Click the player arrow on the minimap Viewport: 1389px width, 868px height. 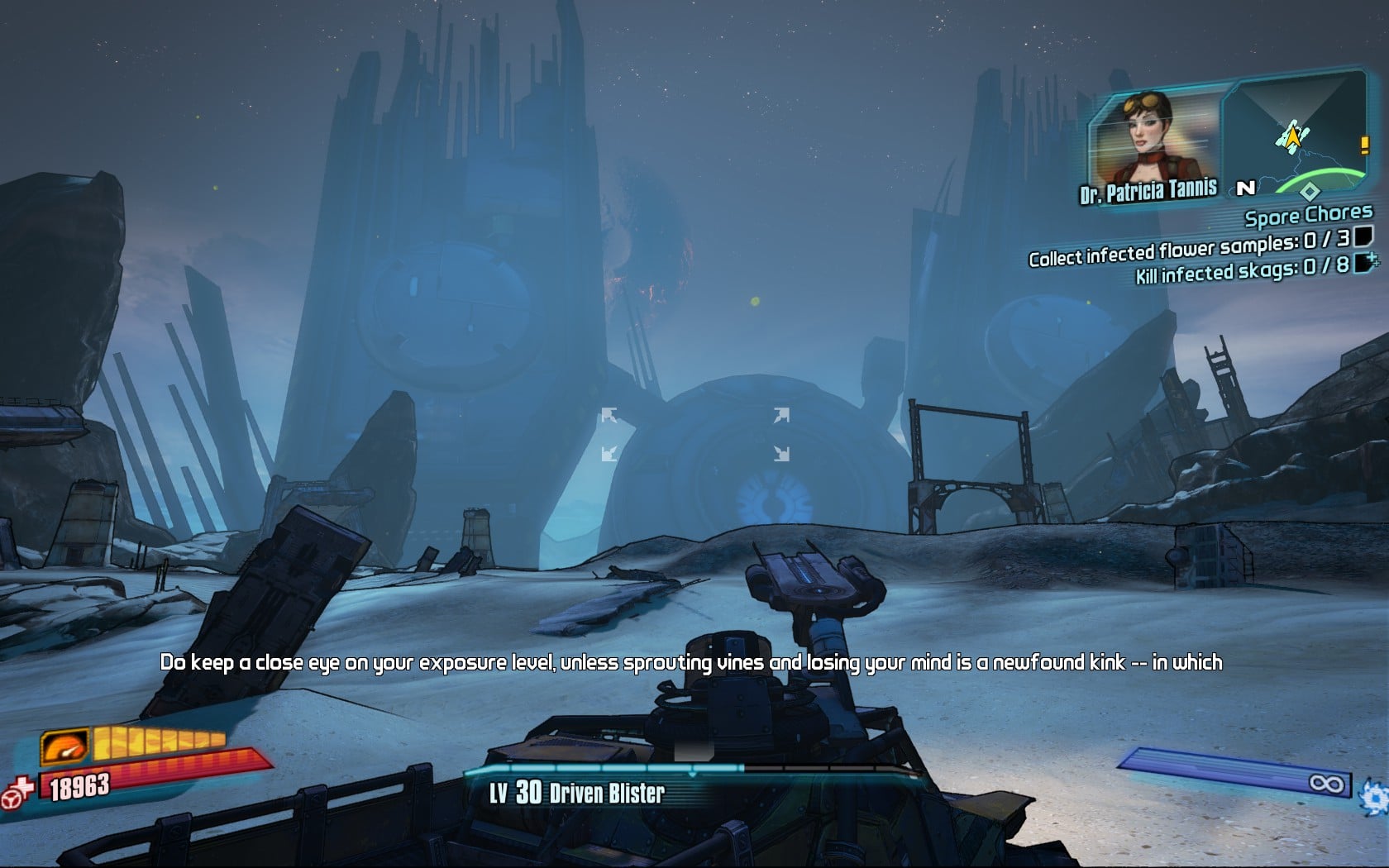[x=1293, y=136]
